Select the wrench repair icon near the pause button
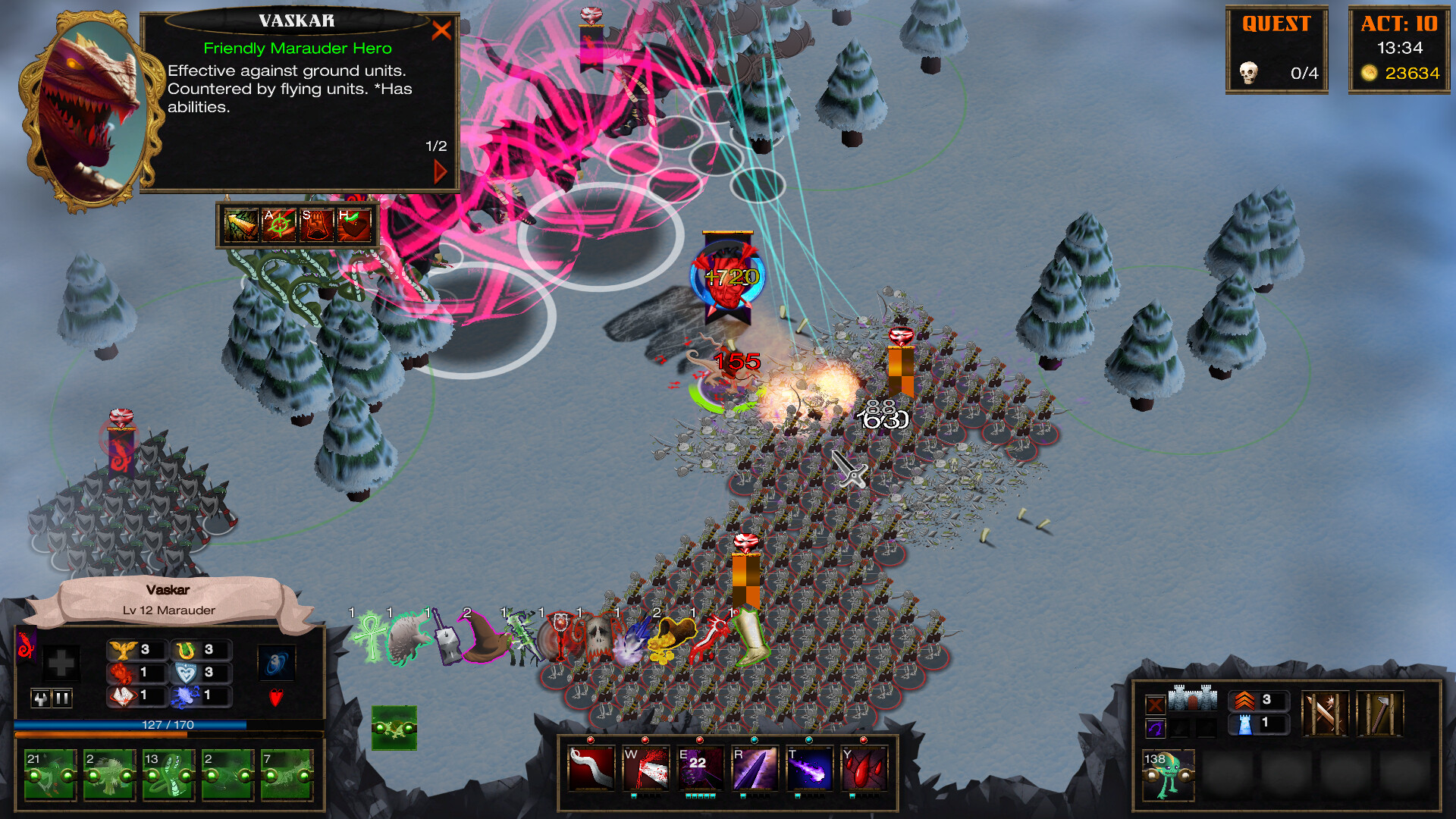This screenshot has height=819, width=1456. [41, 698]
